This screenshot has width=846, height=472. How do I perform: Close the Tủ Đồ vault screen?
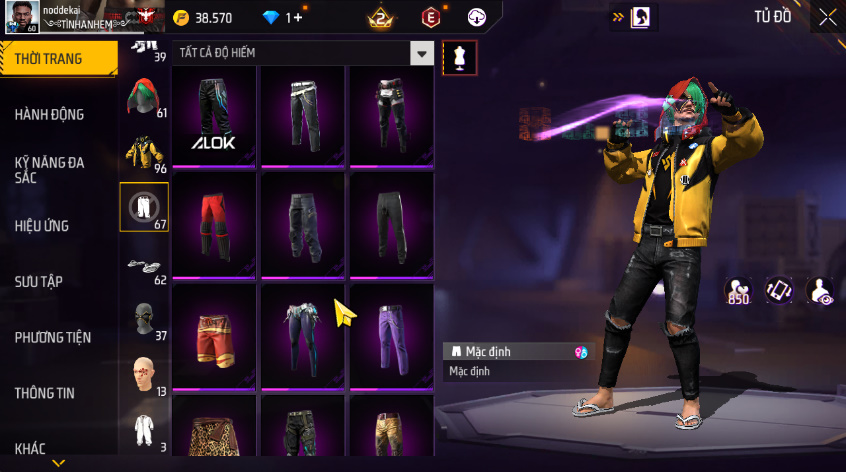click(828, 17)
